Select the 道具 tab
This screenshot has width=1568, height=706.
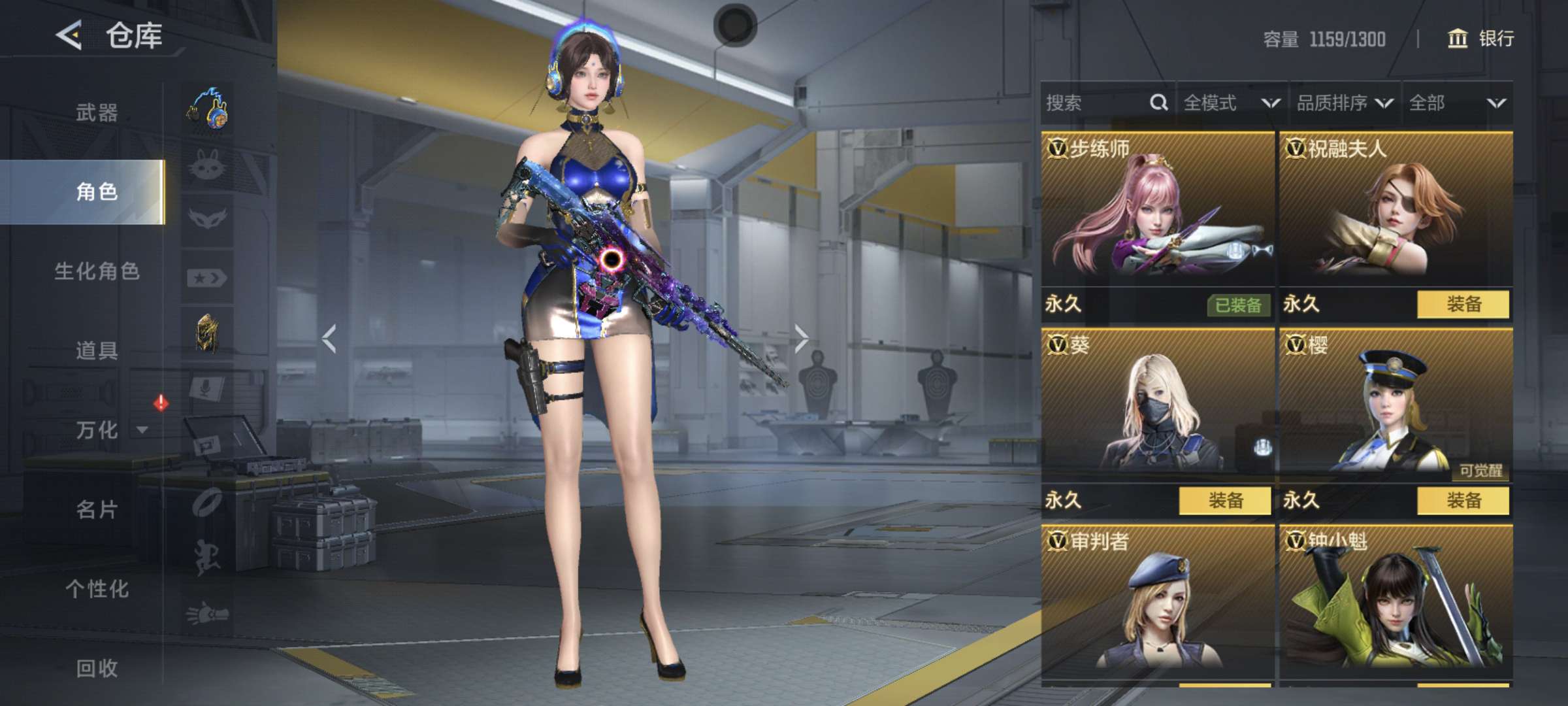97,350
